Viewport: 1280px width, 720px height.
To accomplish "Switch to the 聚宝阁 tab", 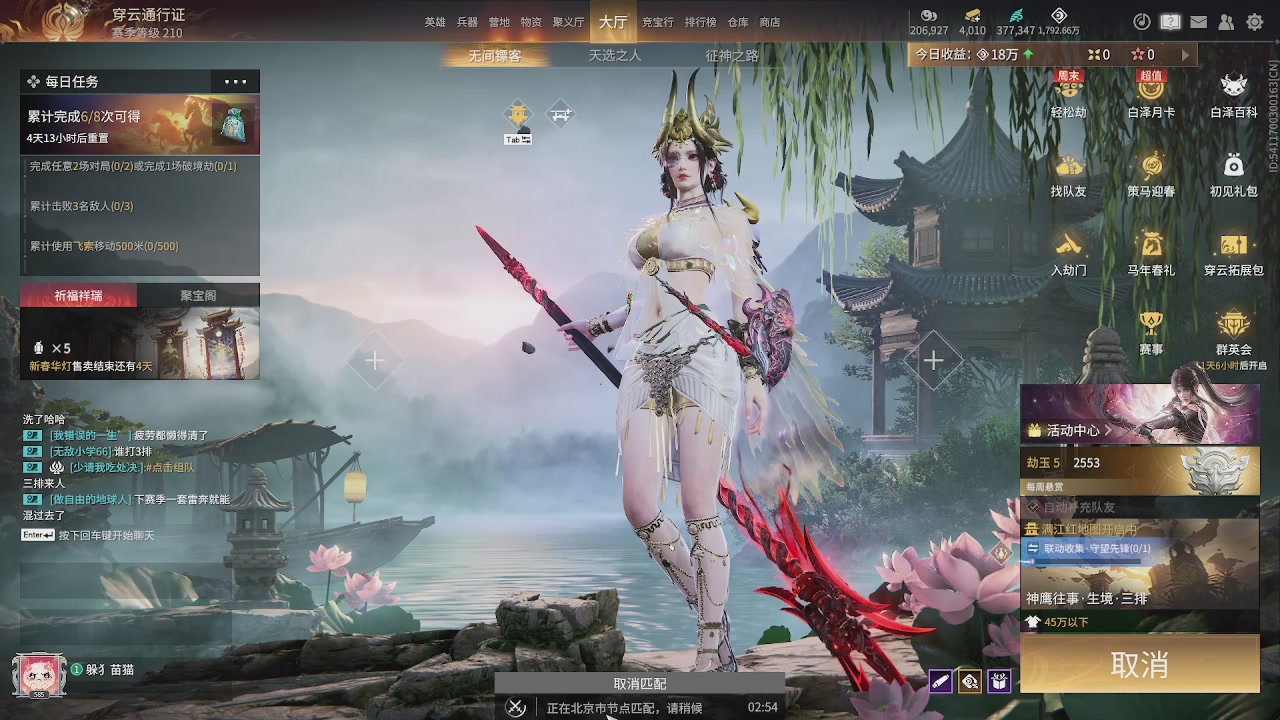I will click(198, 295).
